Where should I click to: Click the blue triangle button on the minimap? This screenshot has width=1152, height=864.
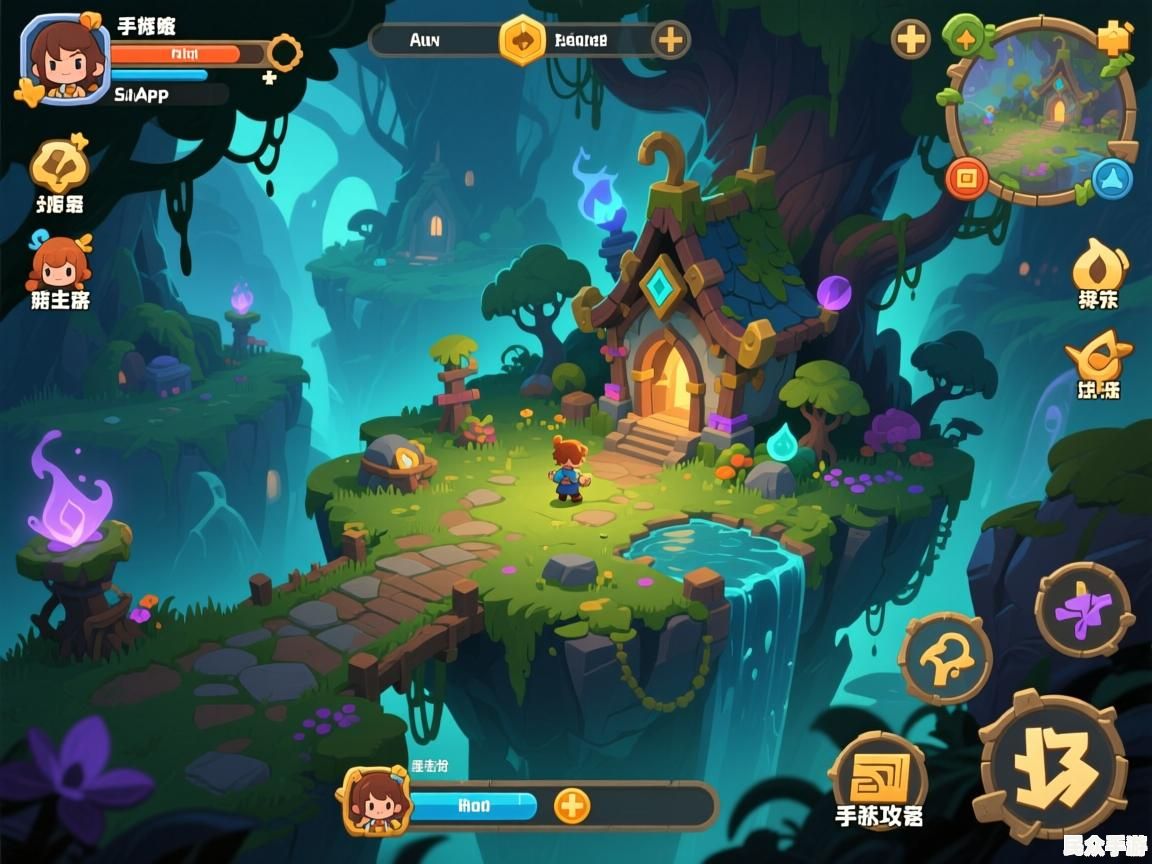pyautogui.click(x=1111, y=179)
